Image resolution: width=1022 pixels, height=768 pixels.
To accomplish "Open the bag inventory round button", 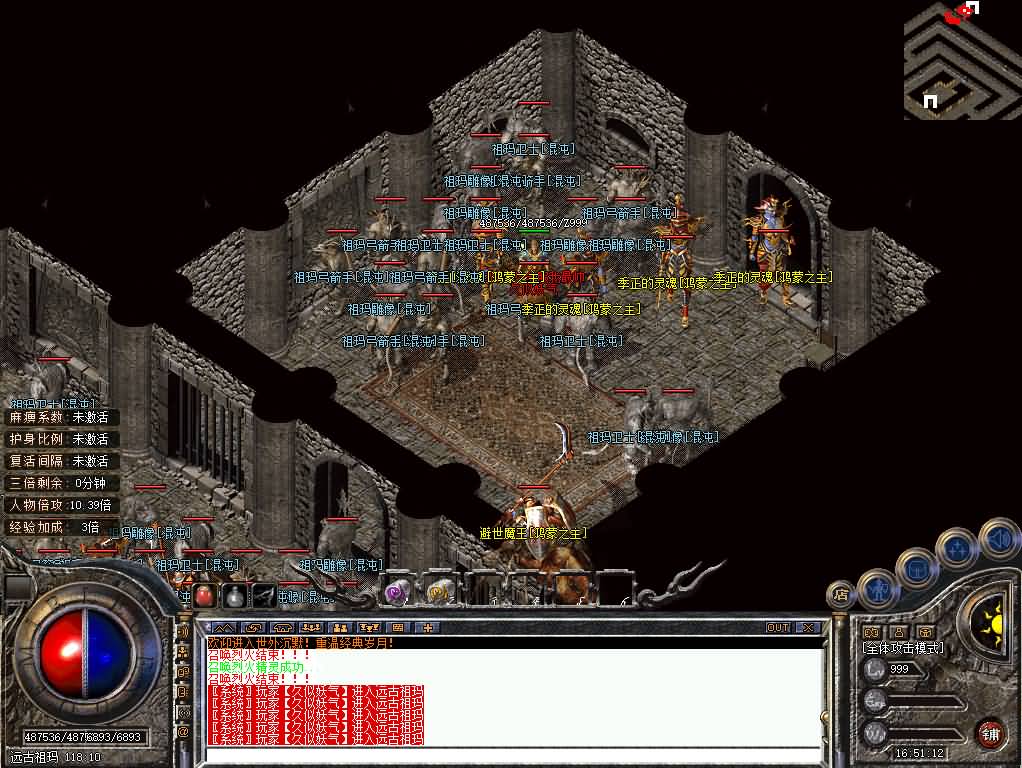I will [917, 569].
